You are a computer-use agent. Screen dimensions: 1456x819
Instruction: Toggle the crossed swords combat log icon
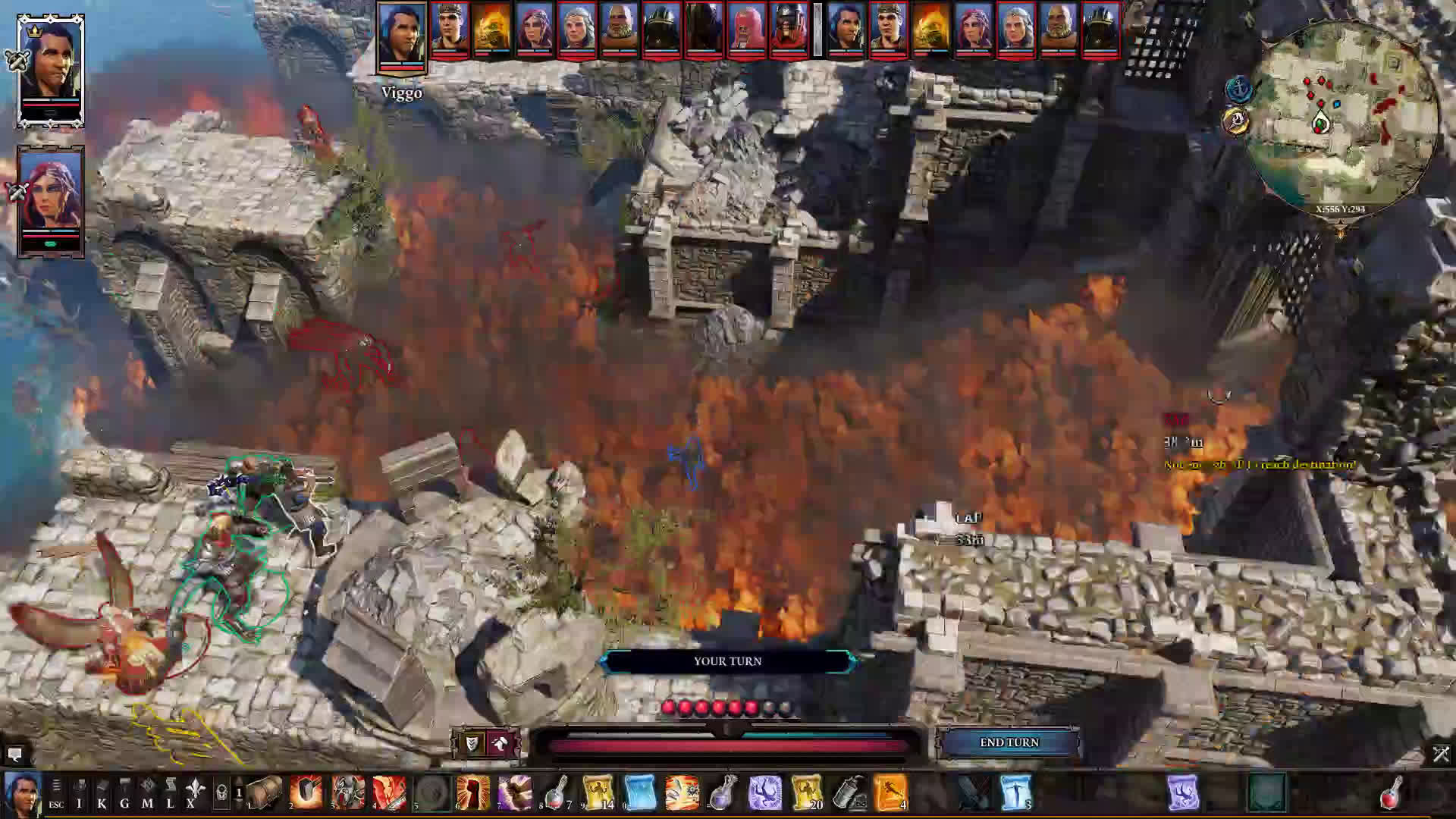(1441, 754)
